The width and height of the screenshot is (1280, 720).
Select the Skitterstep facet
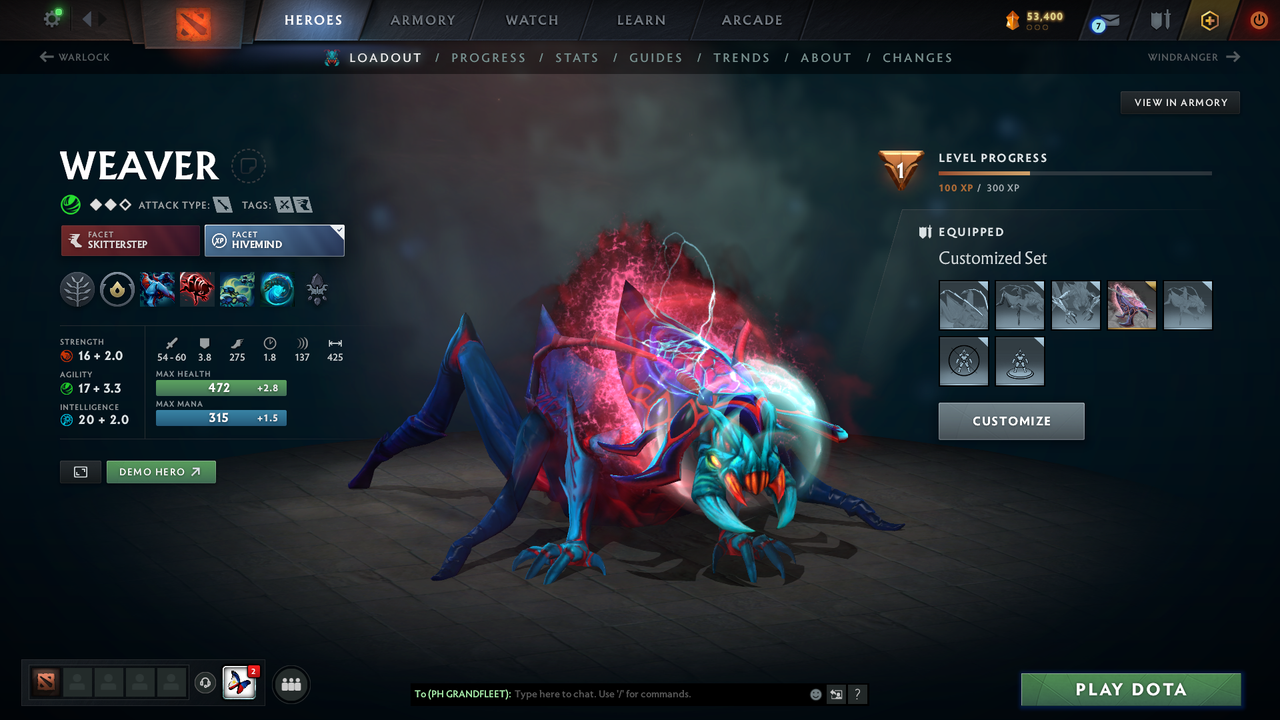pos(130,240)
